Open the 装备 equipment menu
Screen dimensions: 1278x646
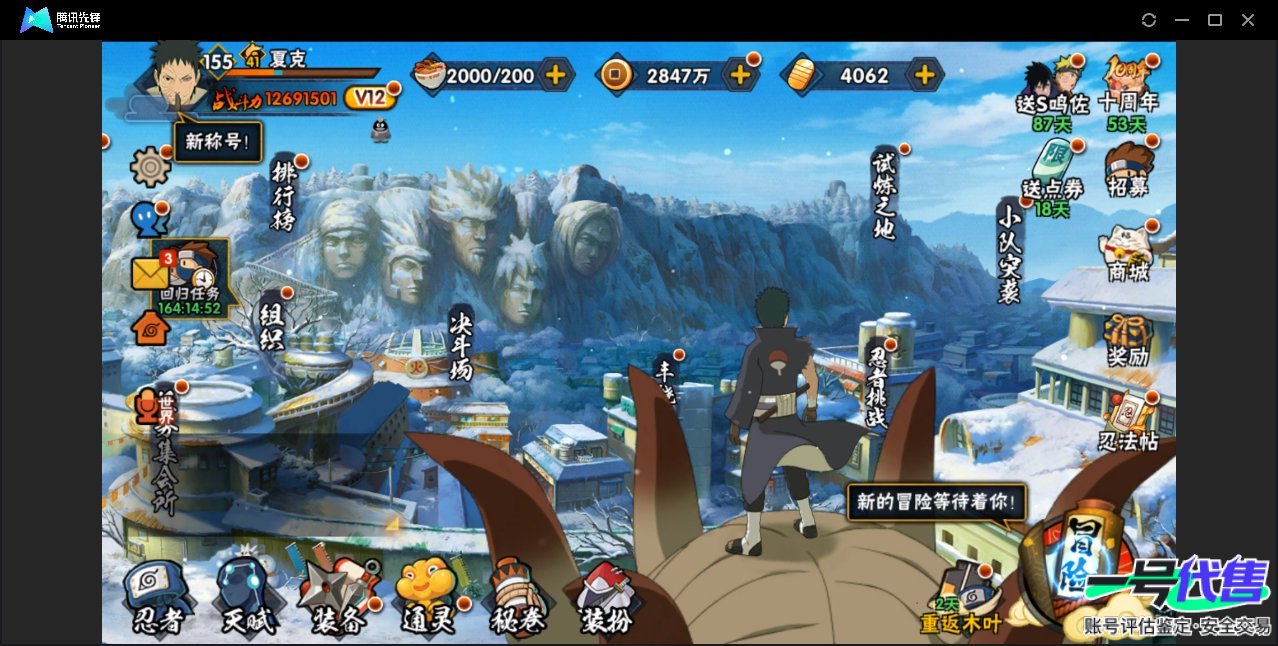(337, 597)
